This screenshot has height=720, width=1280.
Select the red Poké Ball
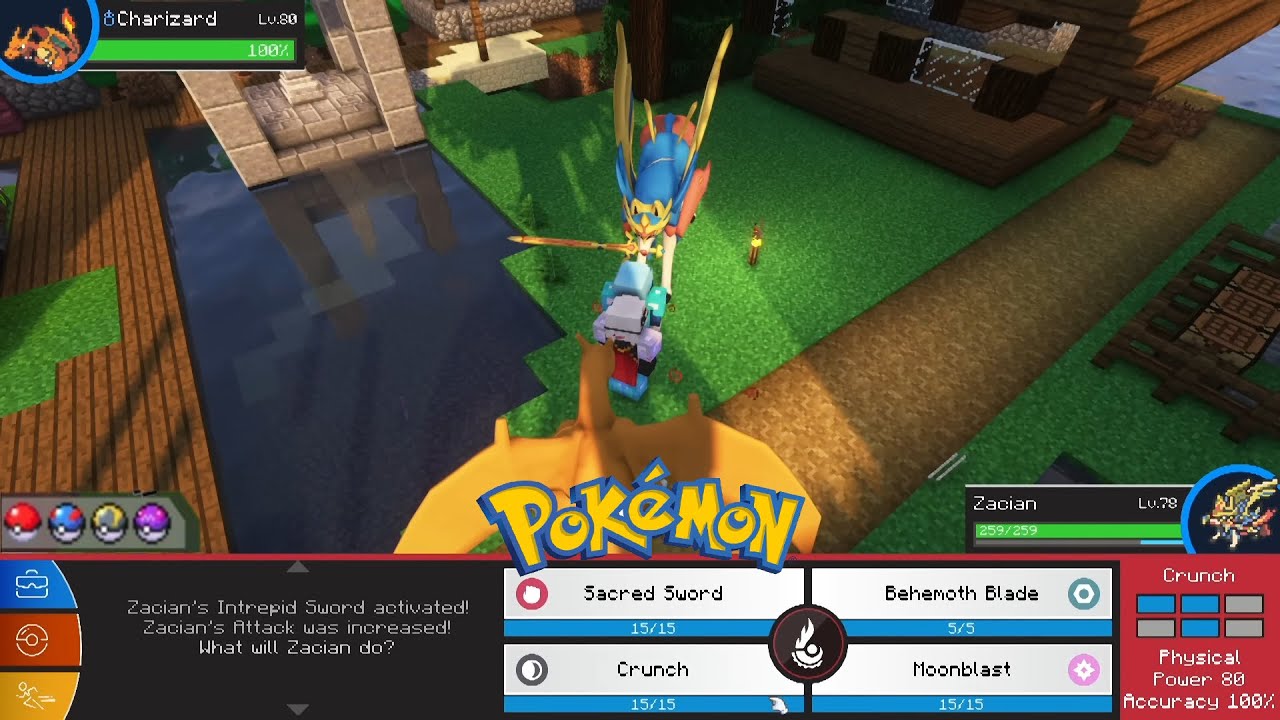click(x=22, y=522)
